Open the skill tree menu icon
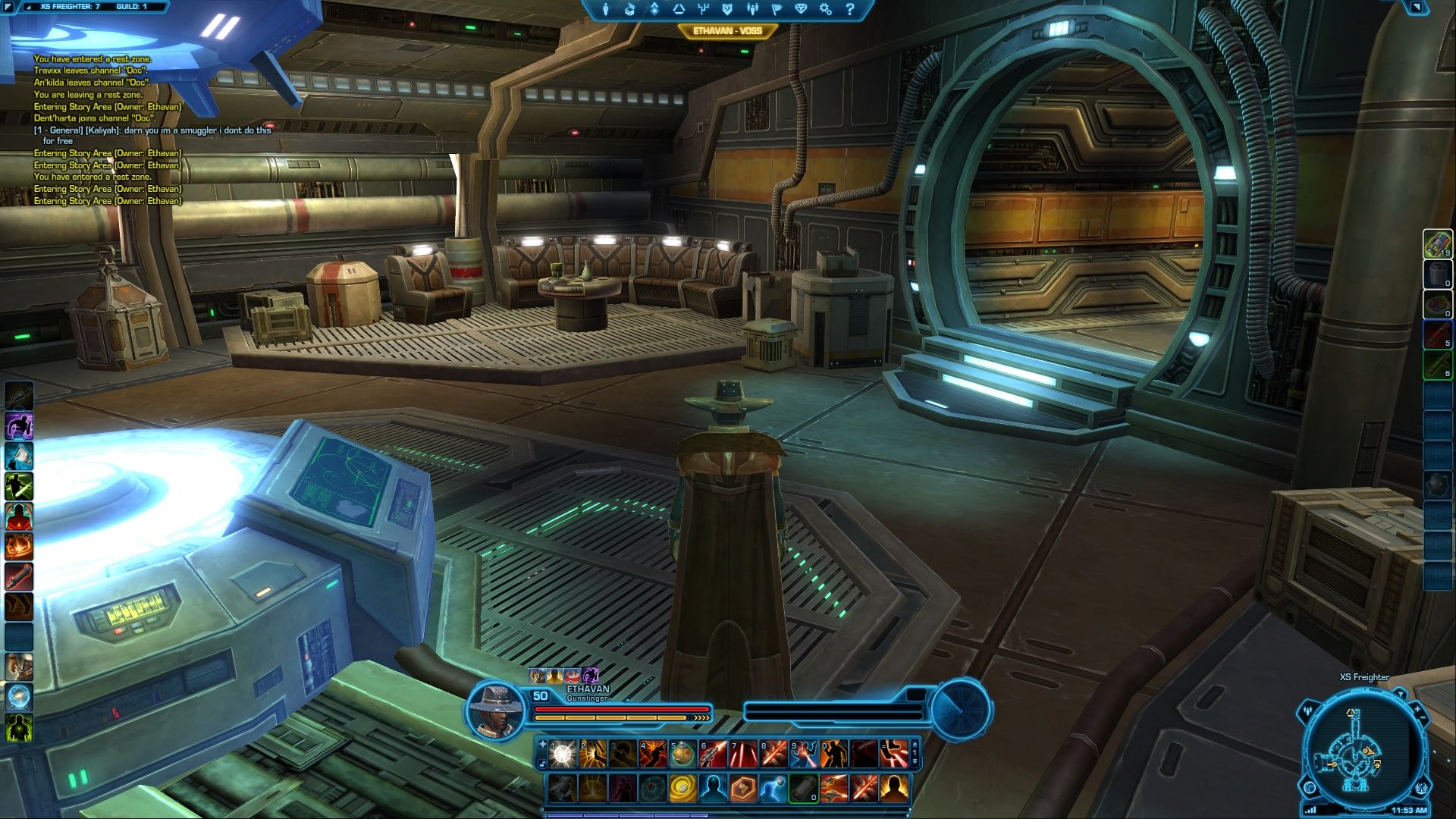Viewport: 1456px width, 819px height. [703, 9]
